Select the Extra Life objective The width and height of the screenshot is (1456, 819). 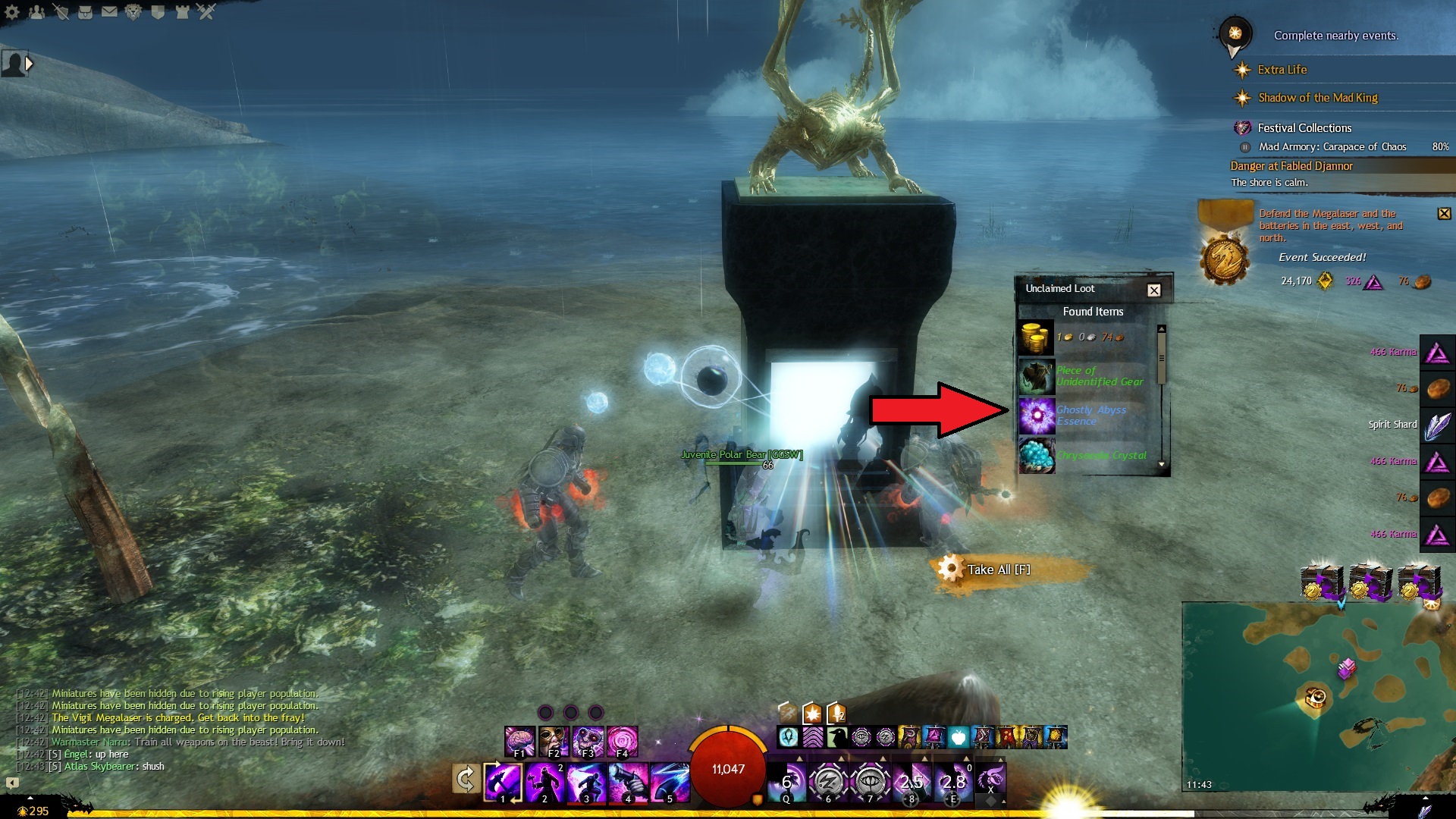pyautogui.click(x=1282, y=70)
